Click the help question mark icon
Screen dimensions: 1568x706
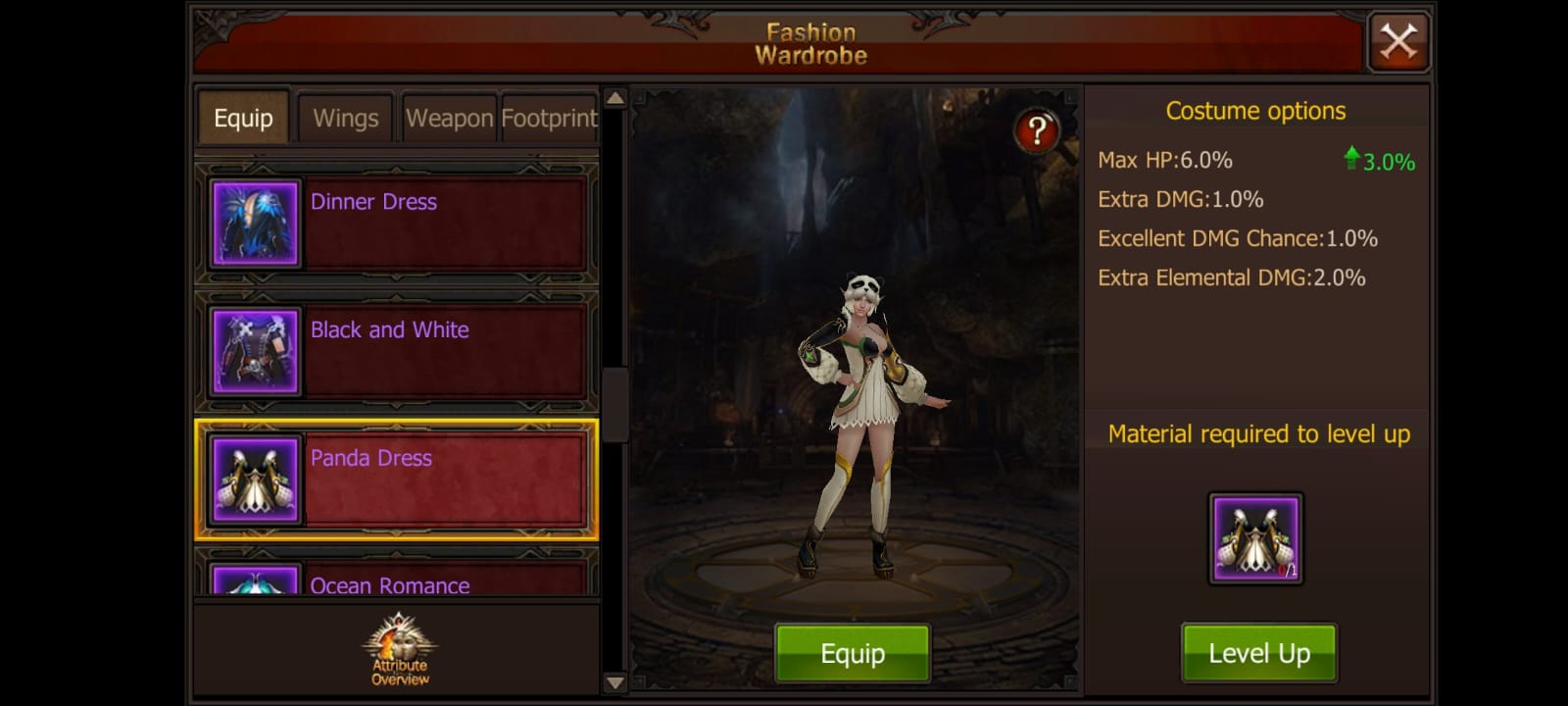1036,128
